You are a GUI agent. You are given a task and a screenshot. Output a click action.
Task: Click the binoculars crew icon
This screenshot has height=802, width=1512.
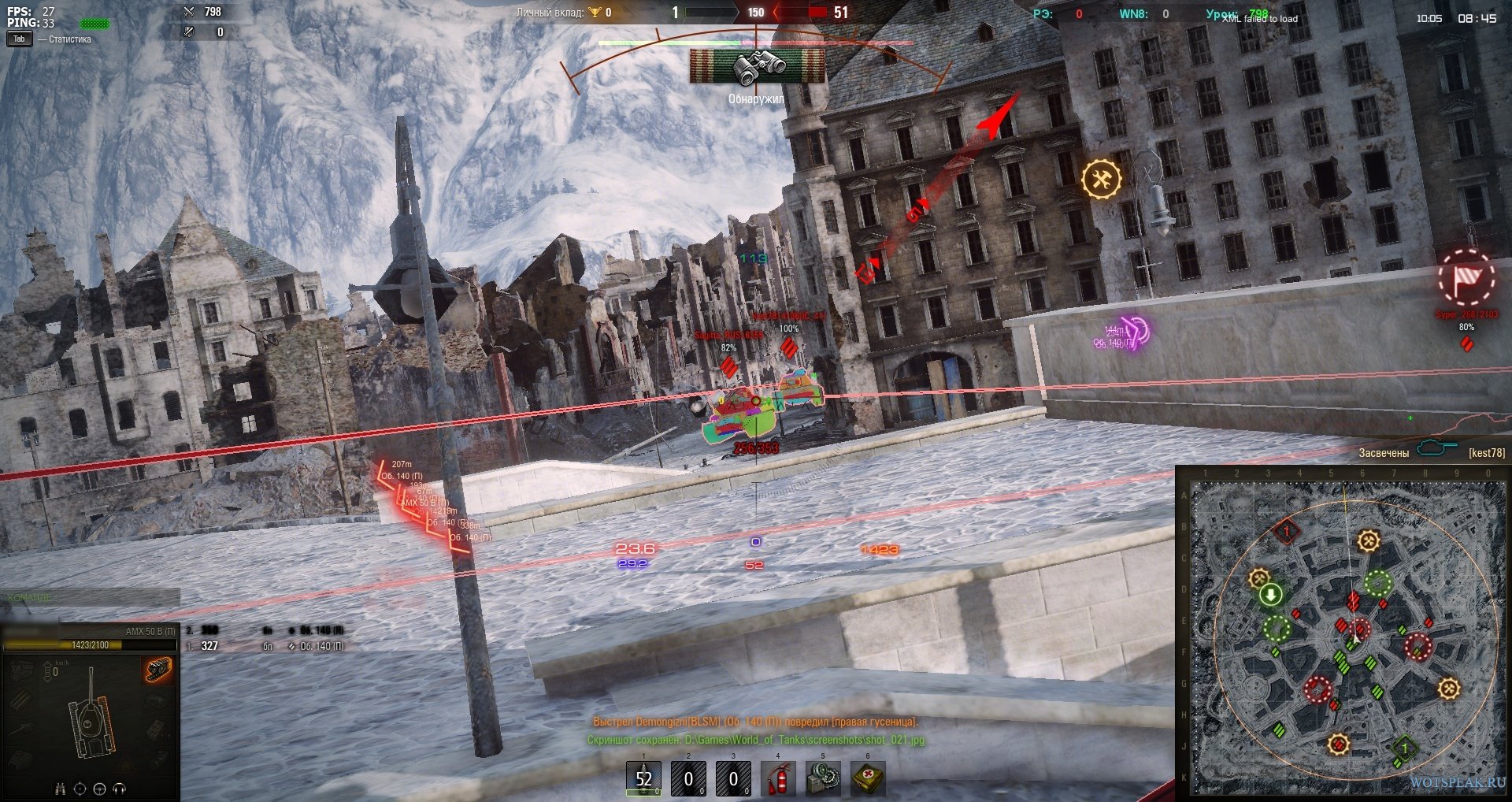pyautogui.click(x=60, y=789)
